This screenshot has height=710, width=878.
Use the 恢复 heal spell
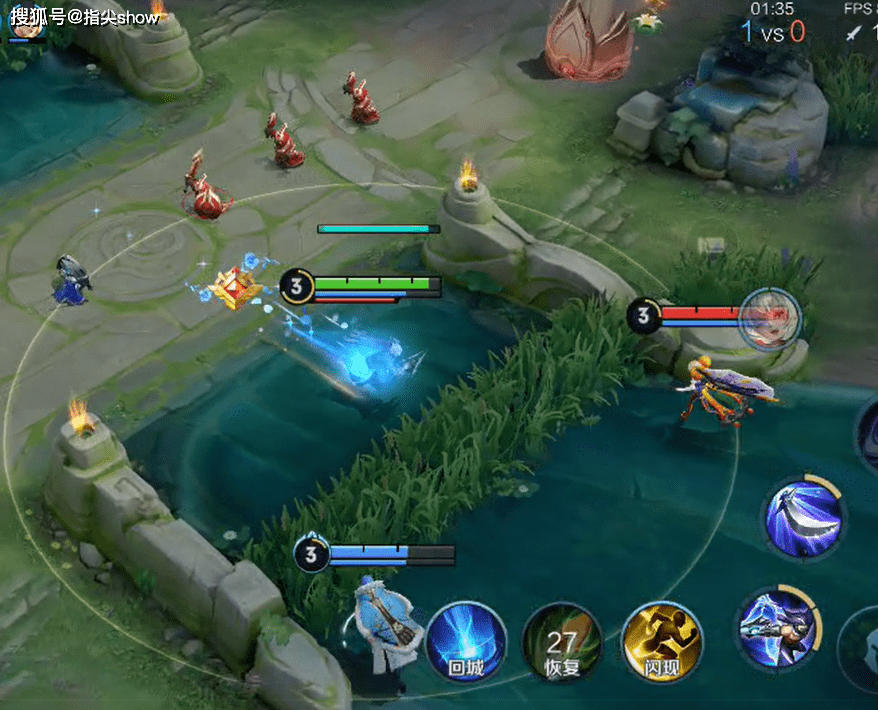pos(562,641)
